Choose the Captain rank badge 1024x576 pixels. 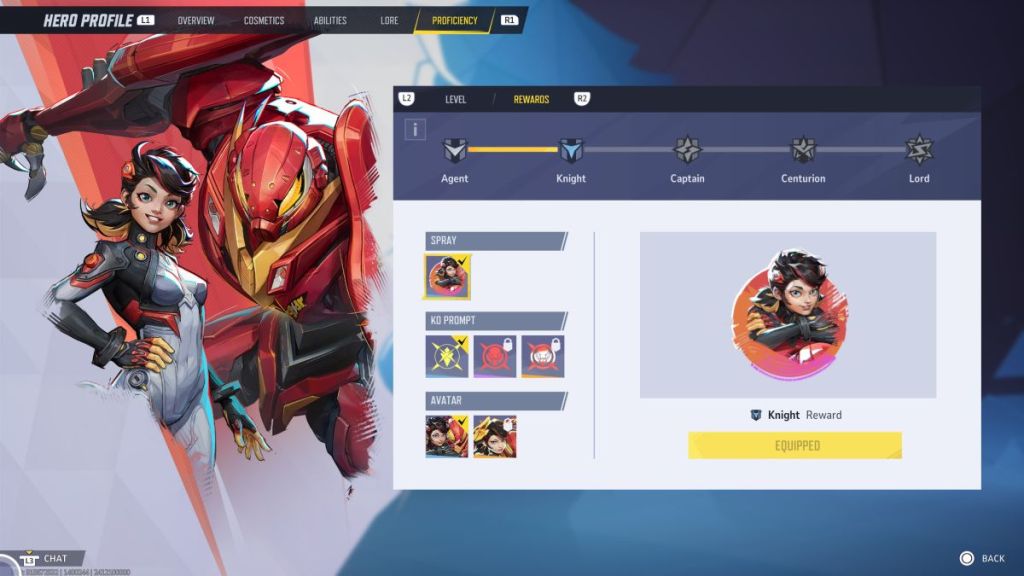(687, 151)
